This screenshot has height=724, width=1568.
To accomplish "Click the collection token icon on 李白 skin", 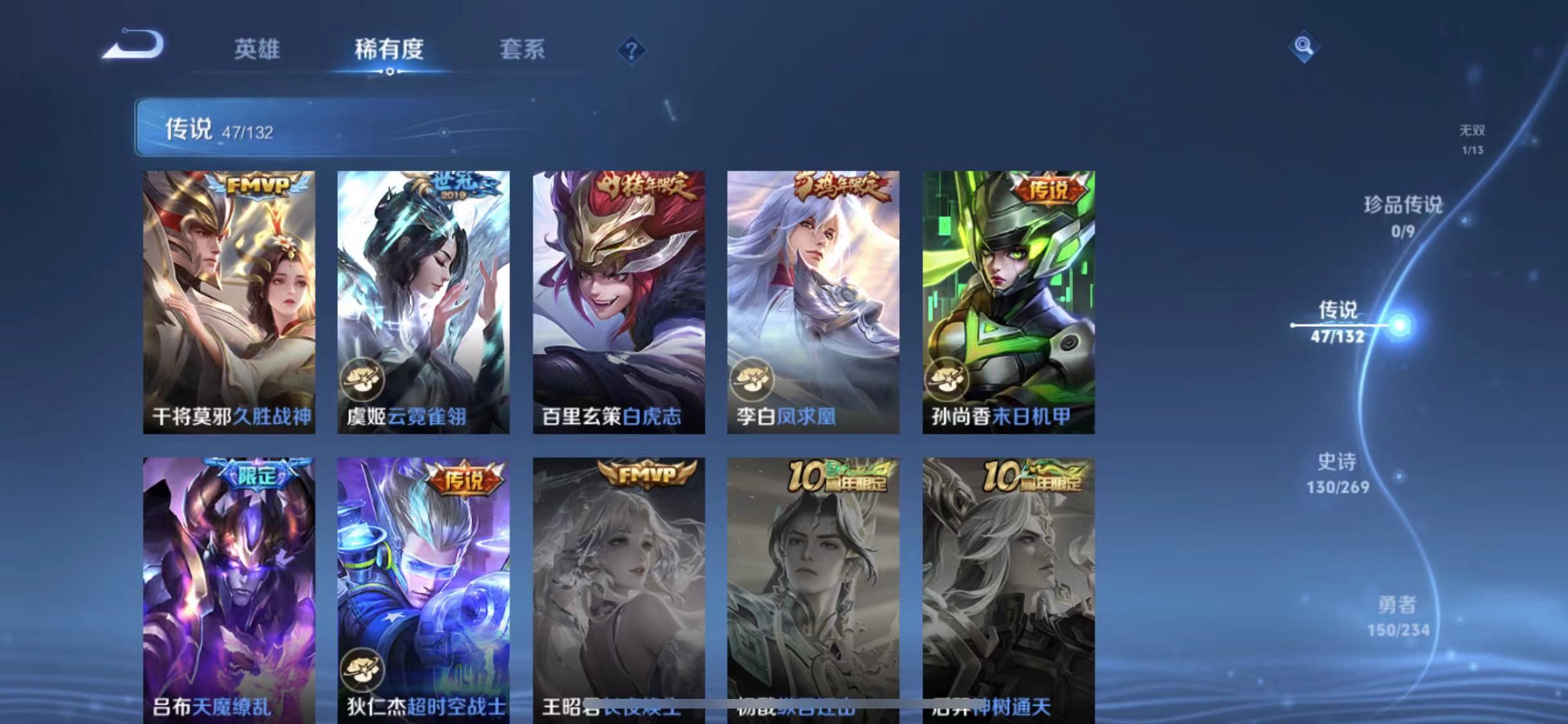I will pos(752,380).
